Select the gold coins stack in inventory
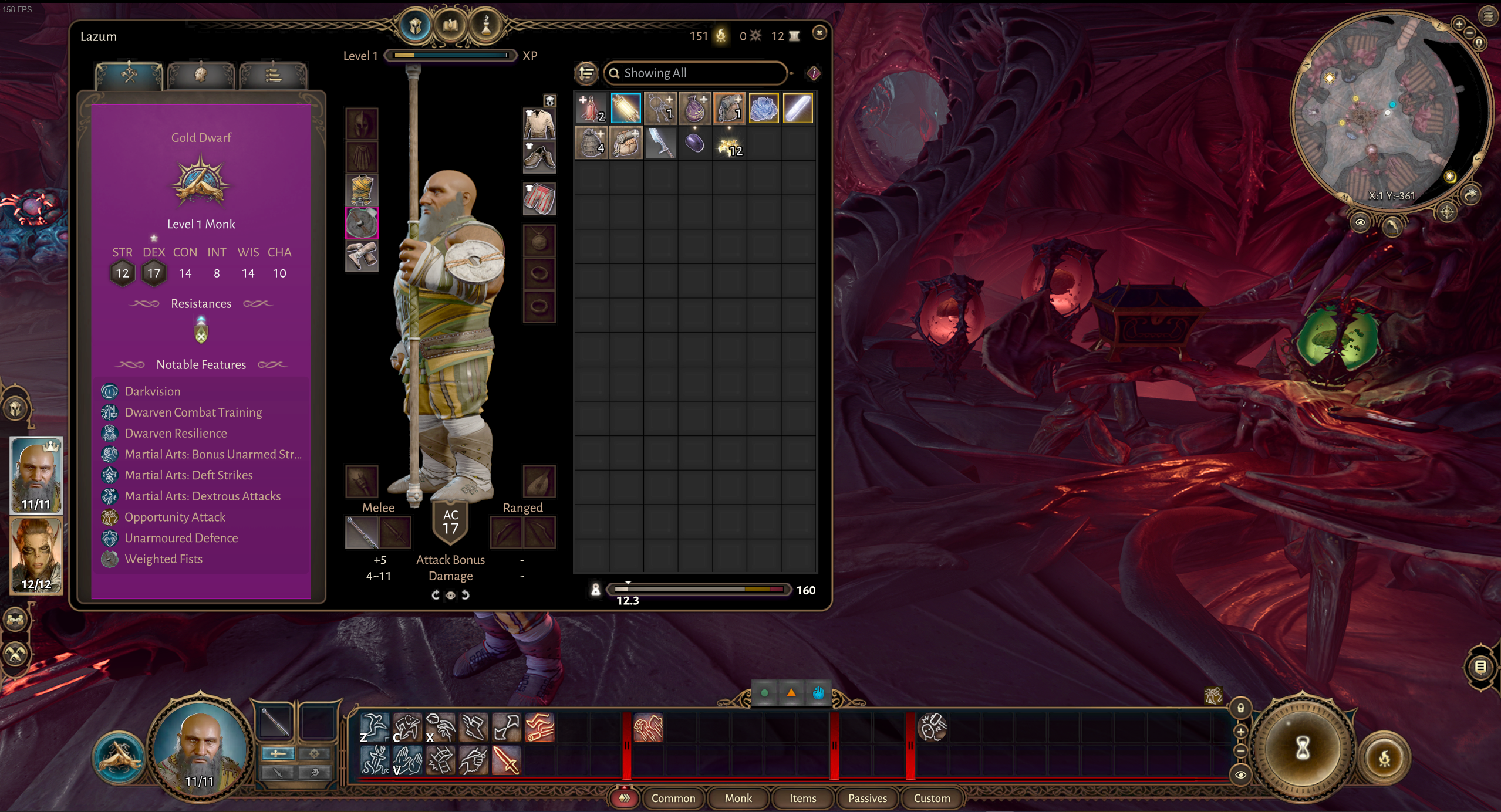The image size is (1501, 812). [x=729, y=144]
